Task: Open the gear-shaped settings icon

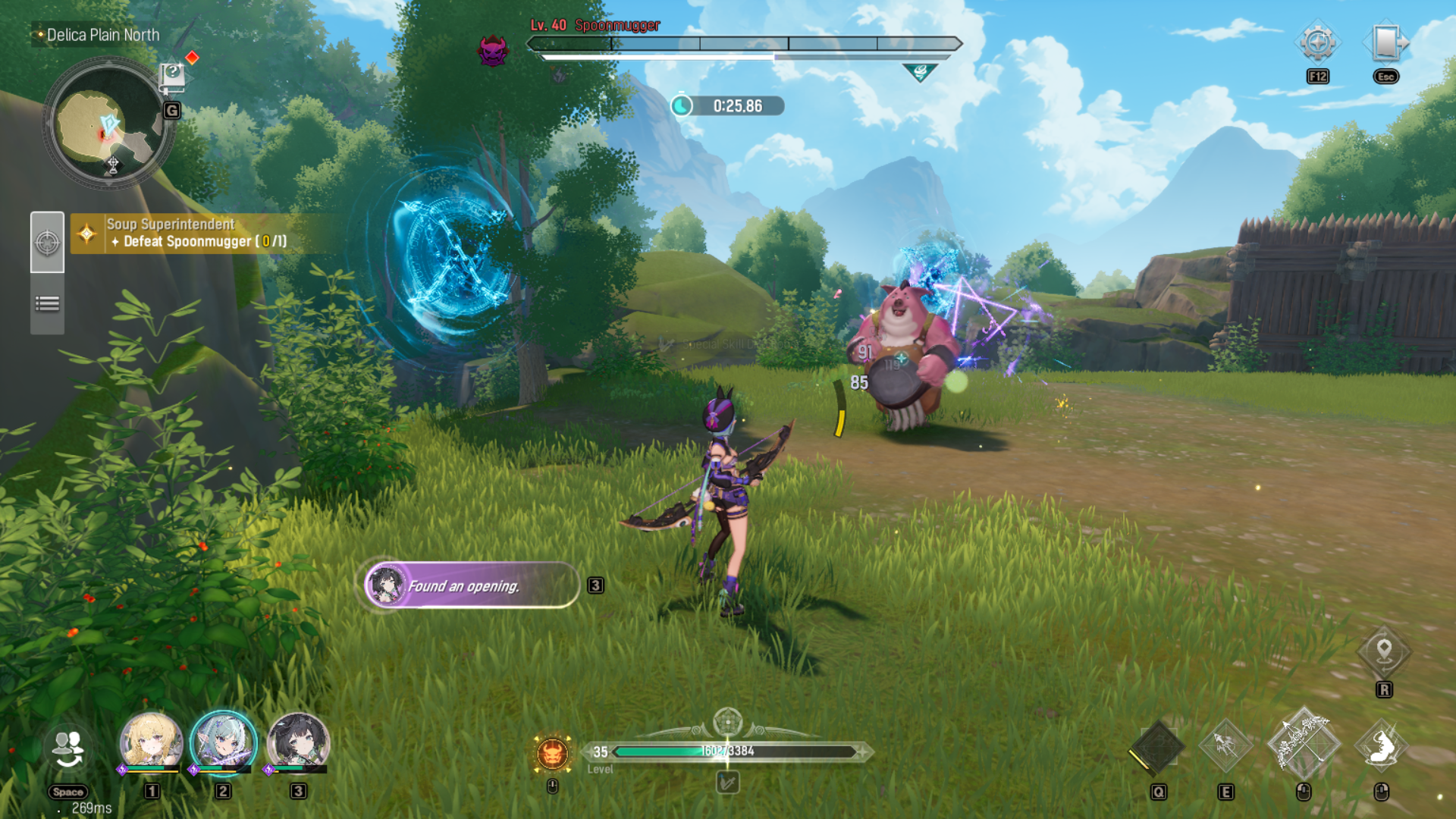Action: [x=1317, y=42]
